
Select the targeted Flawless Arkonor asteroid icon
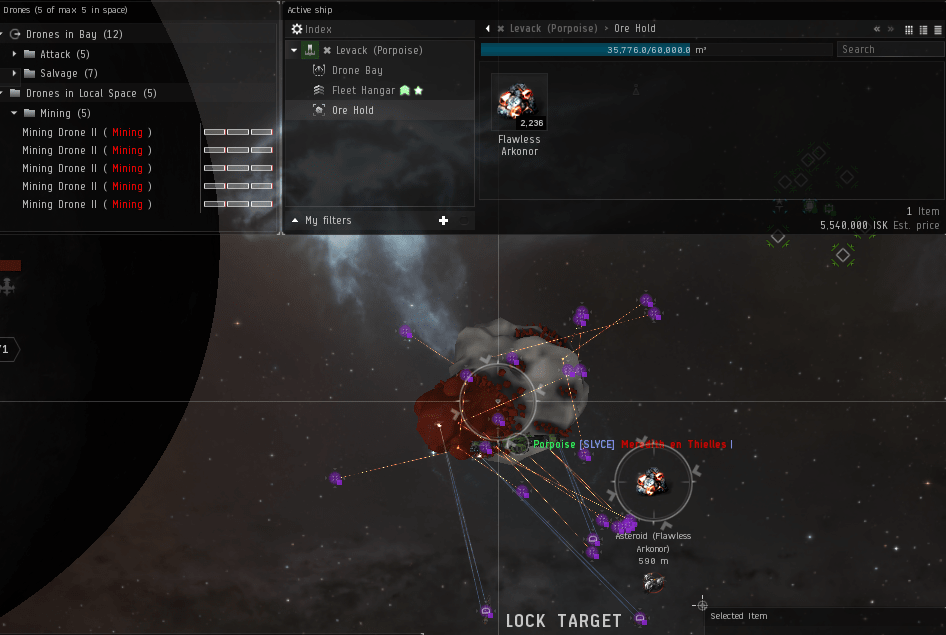[x=652, y=483]
